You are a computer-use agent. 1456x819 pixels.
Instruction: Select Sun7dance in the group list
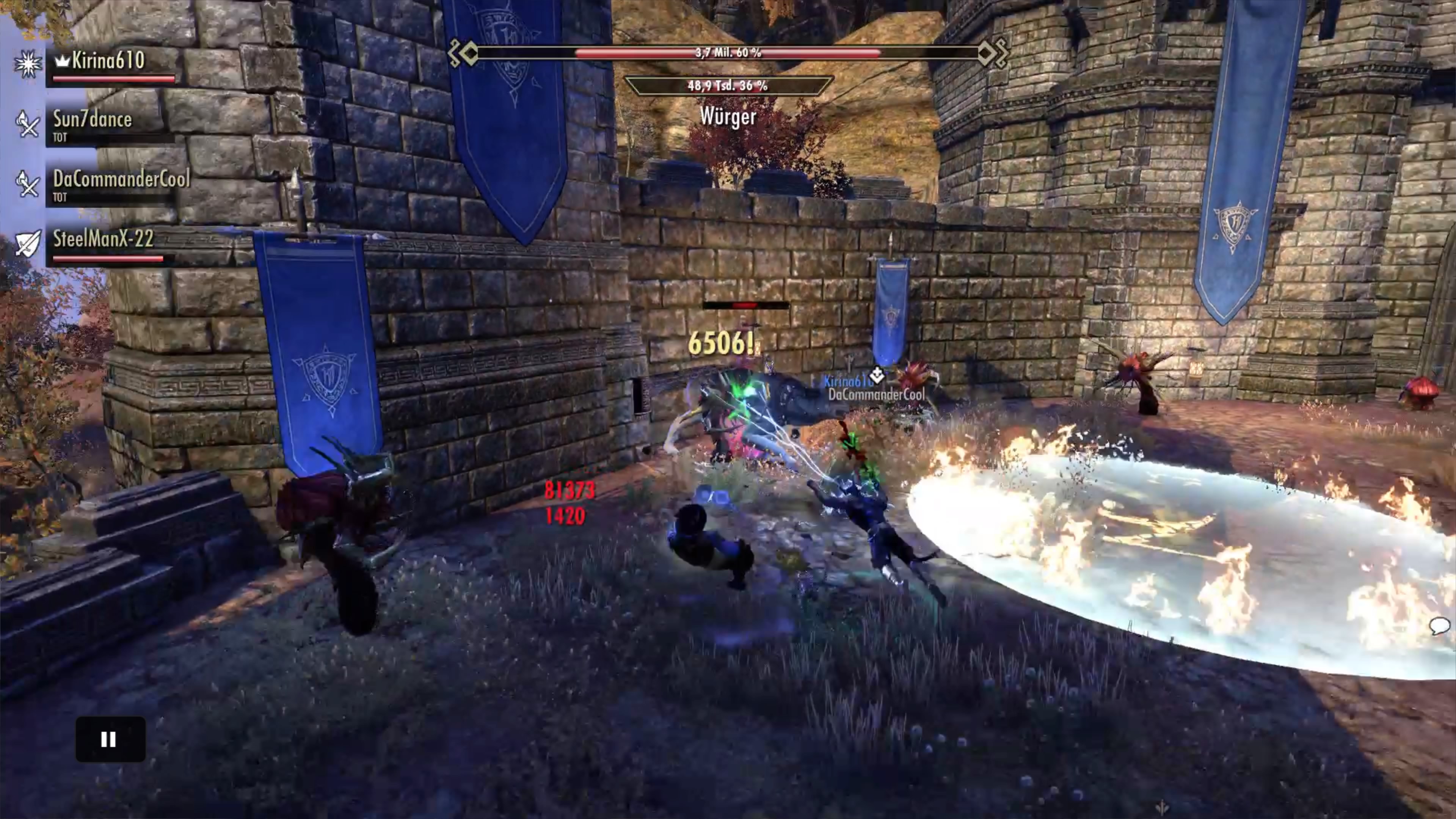click(x=92, y=120)
